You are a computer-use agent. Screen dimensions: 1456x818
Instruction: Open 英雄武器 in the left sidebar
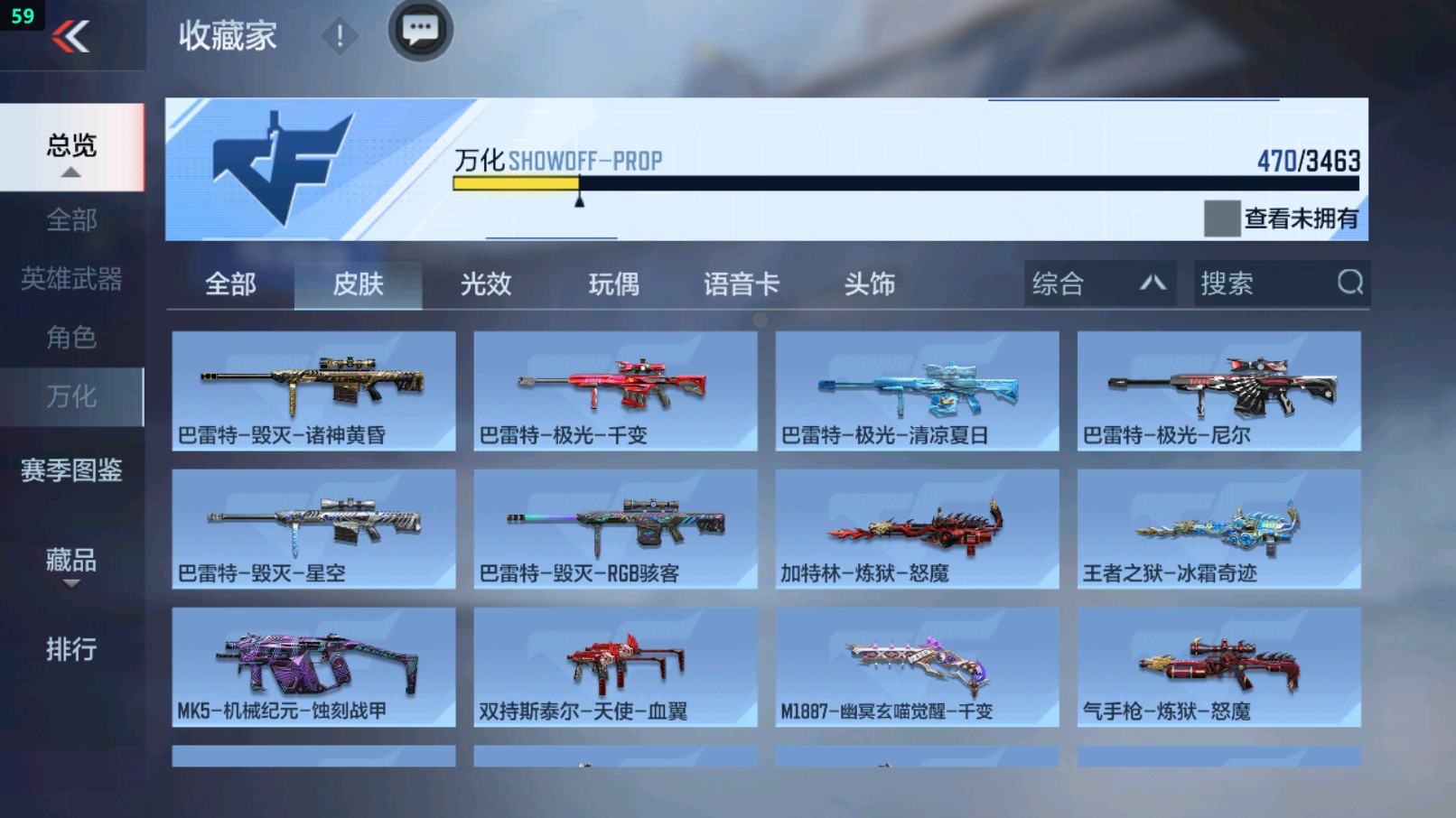[x=72, y=280]
